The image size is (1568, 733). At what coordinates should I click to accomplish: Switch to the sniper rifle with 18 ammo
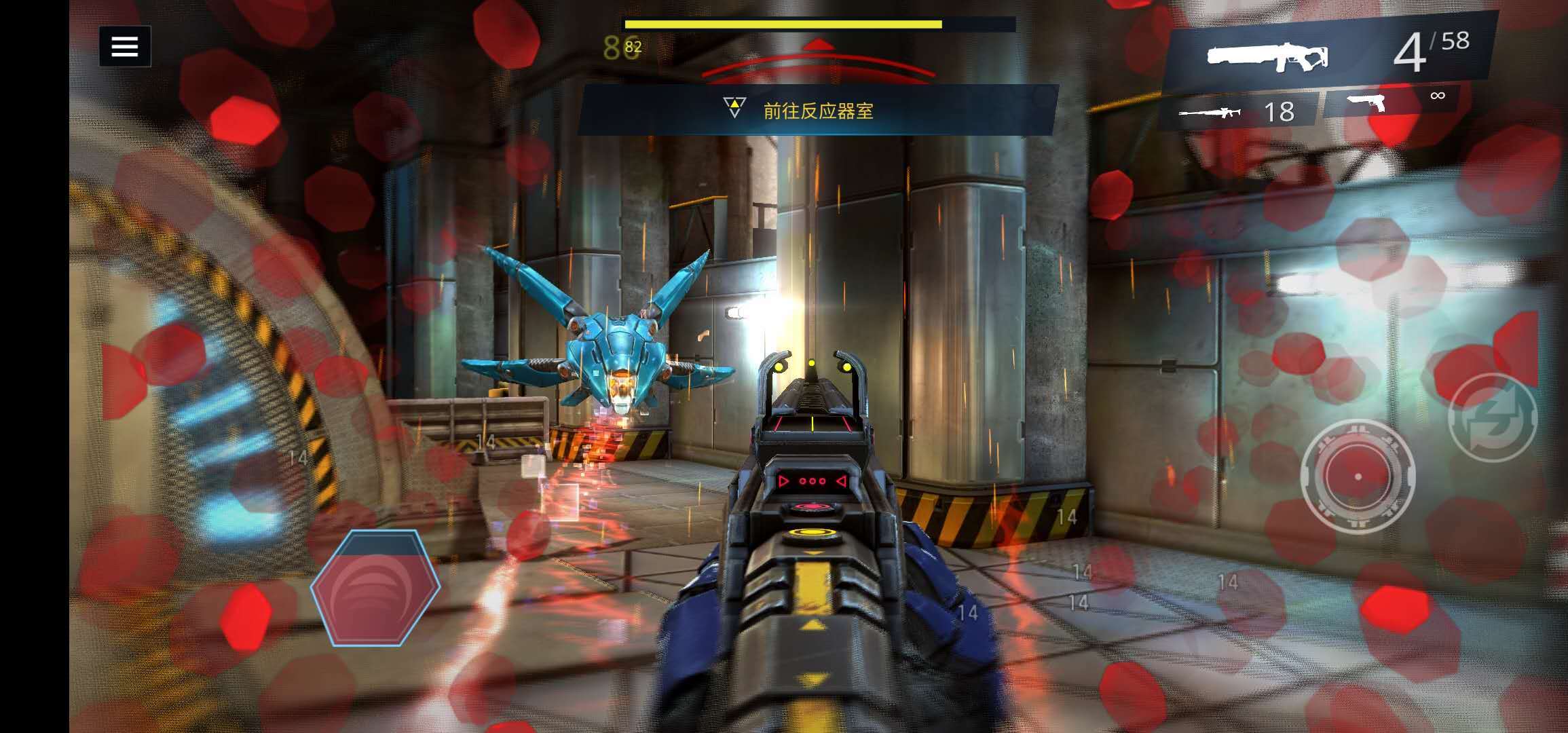point(1237,112)
